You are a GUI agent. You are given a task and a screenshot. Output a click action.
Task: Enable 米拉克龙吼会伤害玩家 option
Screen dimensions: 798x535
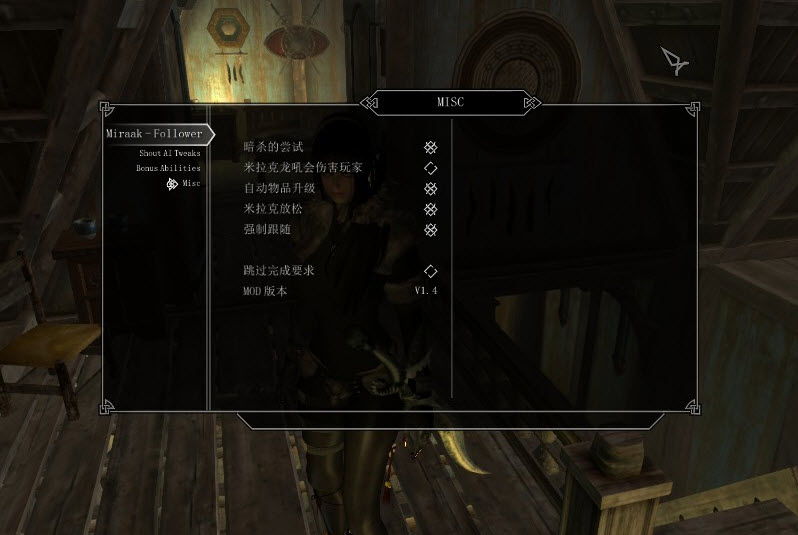click(x=430, y=168)
